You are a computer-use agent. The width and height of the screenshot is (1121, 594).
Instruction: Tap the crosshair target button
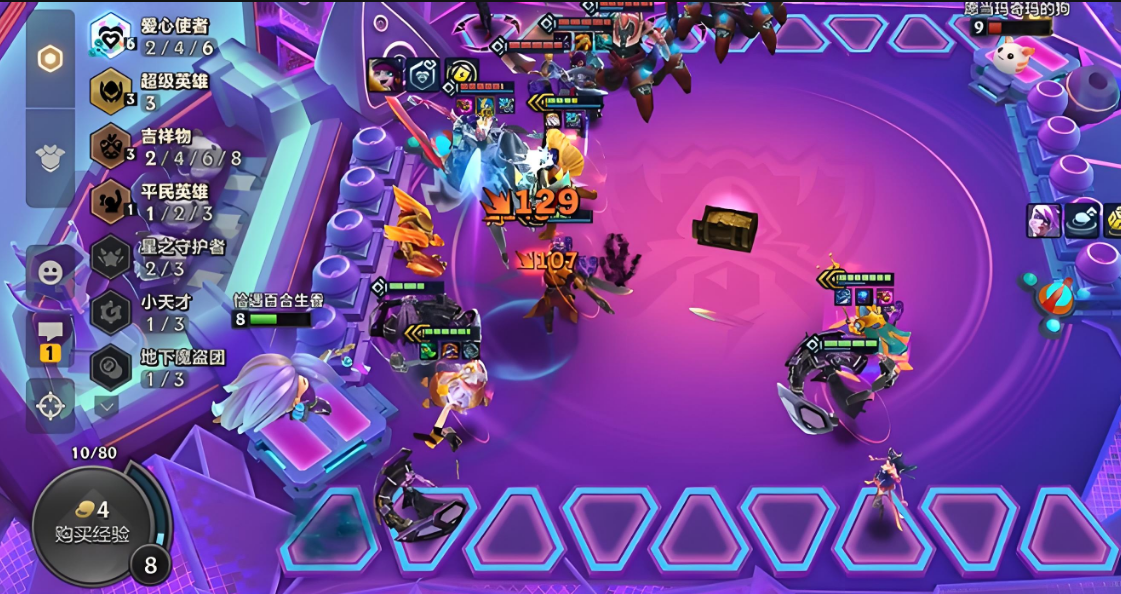tap(50, 405)
